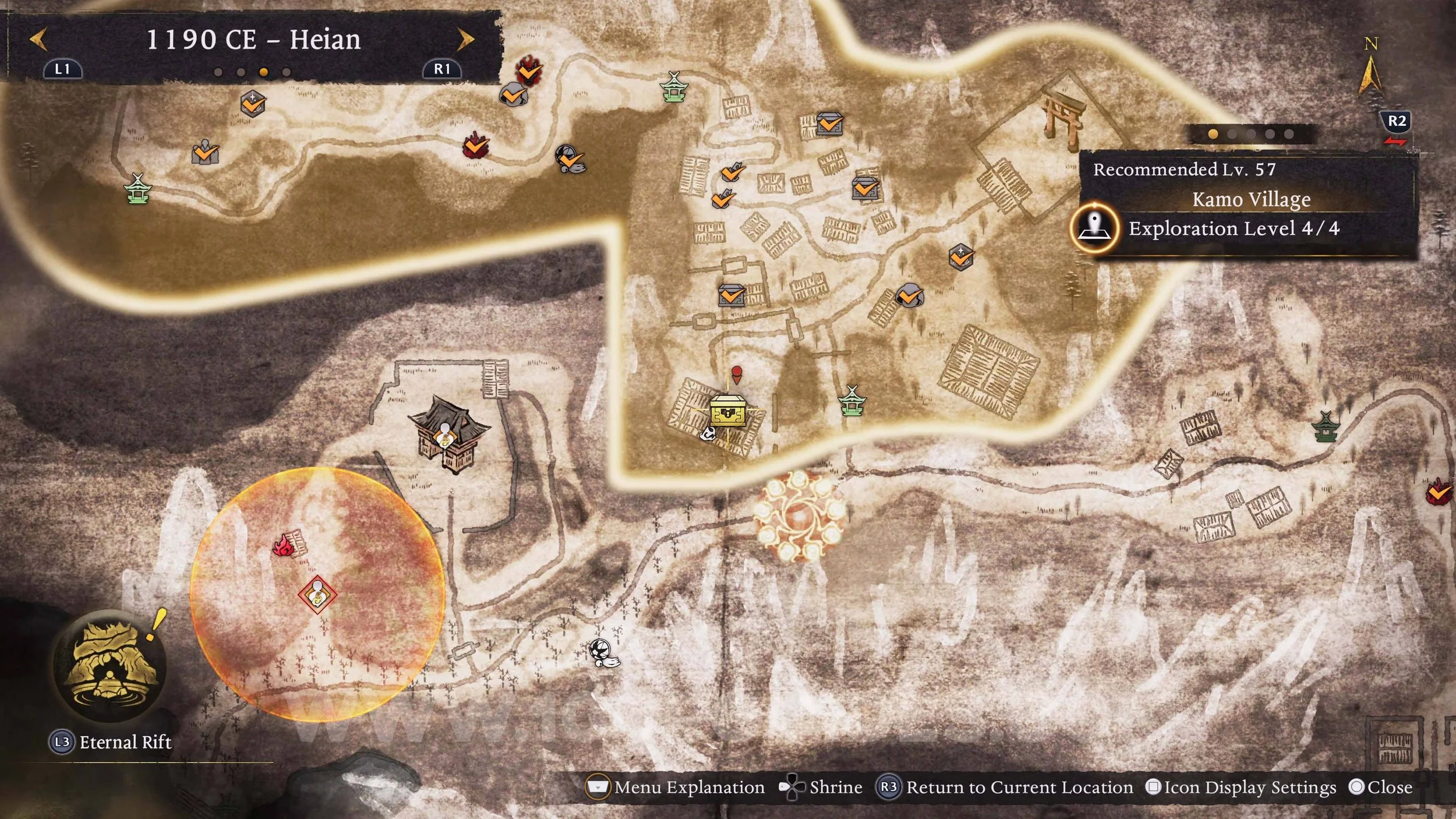Select the golden treasure chest map marker
1456x819 pixels.
click(727, 411)
